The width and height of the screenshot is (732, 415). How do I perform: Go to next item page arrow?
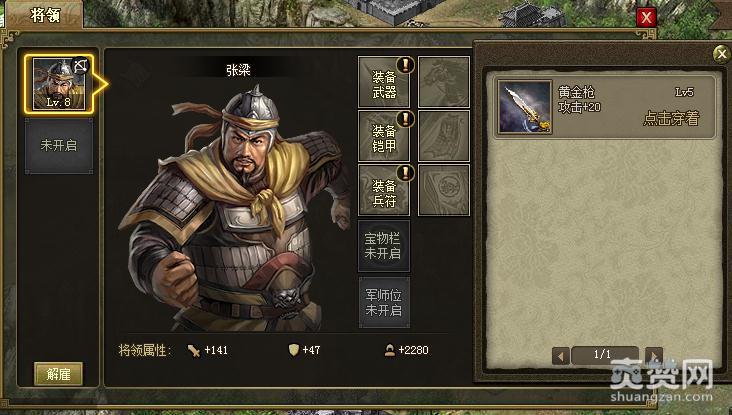point(654,355)
